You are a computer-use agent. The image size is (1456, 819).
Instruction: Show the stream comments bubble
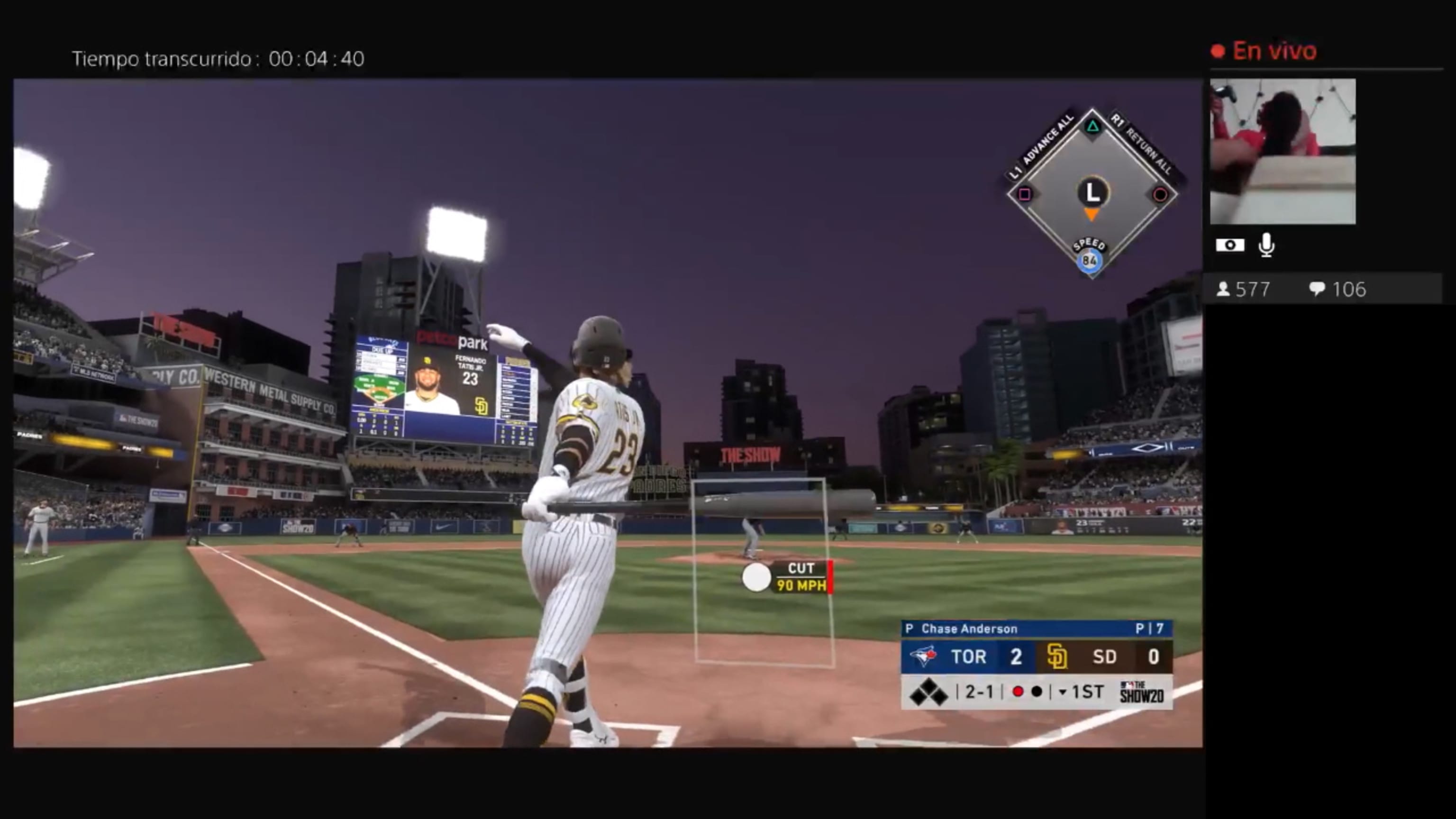1316,290
